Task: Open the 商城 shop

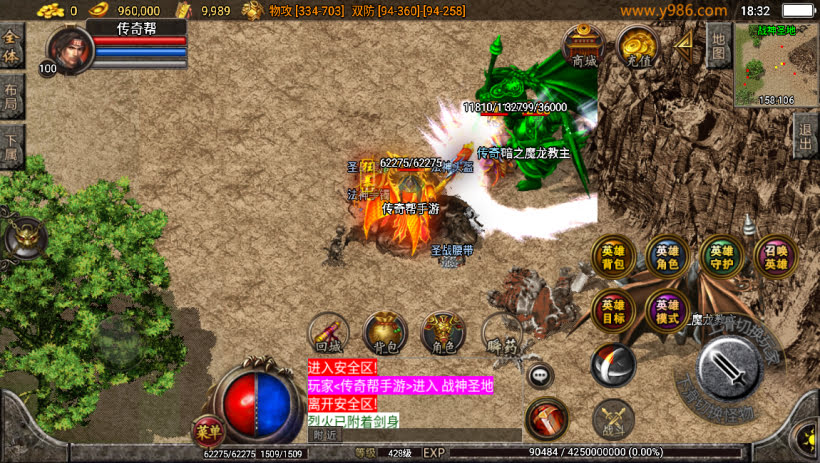Action: pos(583,46)
